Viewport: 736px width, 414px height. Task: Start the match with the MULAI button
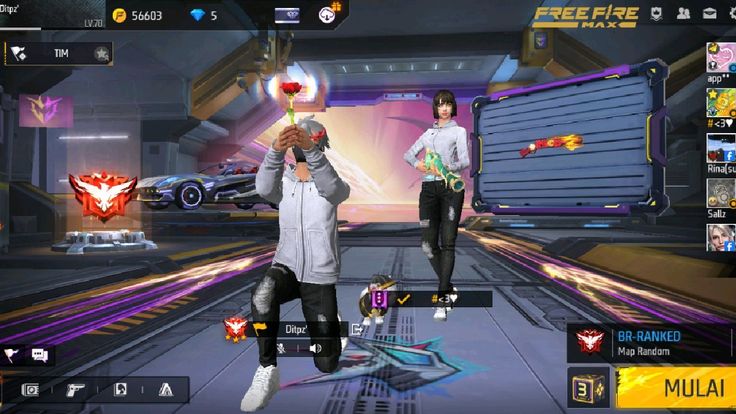(676, 387)
